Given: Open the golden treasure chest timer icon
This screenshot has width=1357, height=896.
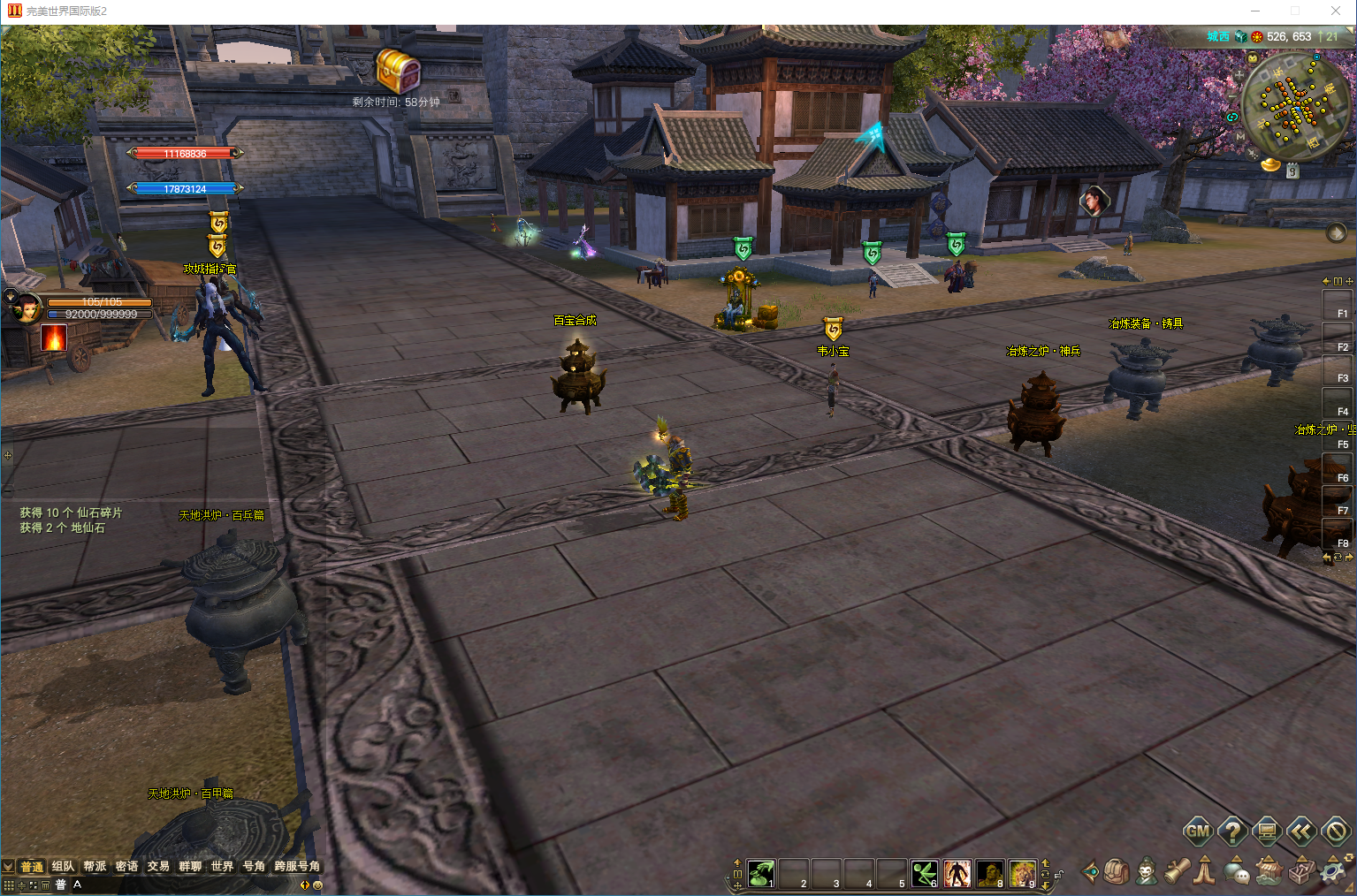Looking at the screenshot, I should 398,71.
